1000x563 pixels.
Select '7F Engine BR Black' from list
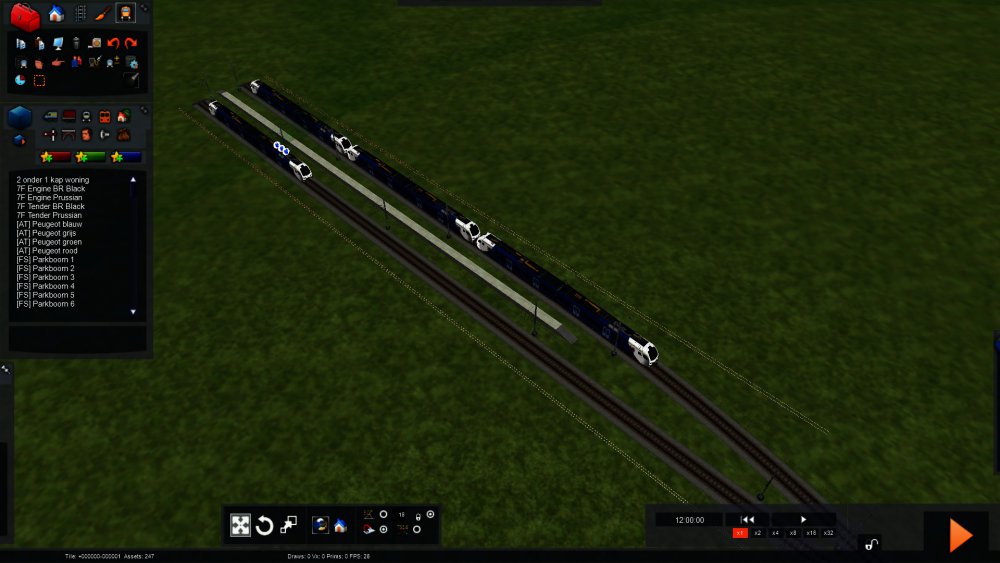51,189
